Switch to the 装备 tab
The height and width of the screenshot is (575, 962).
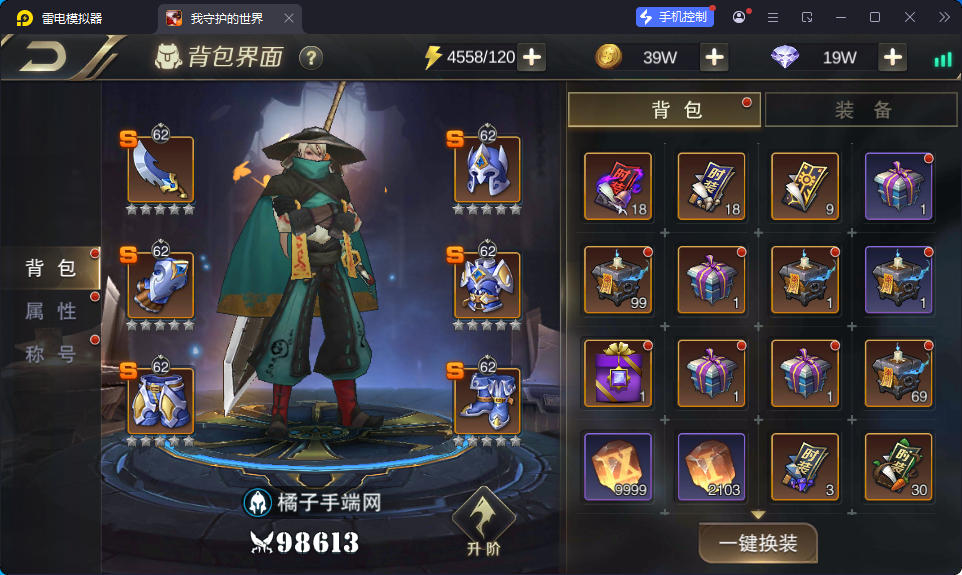click(x=863, y=110)
